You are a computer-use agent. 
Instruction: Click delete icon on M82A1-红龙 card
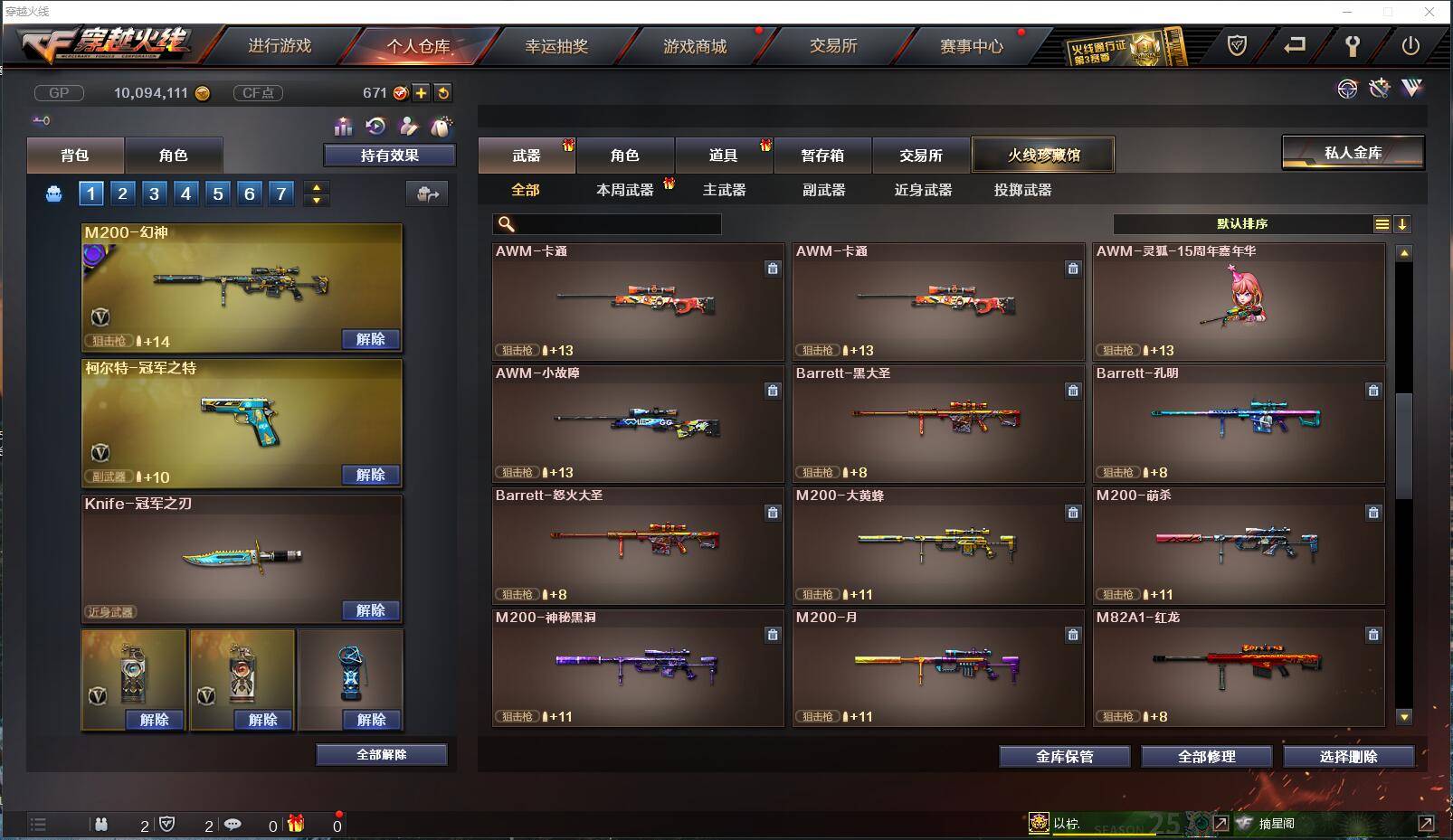point(1373,635)
